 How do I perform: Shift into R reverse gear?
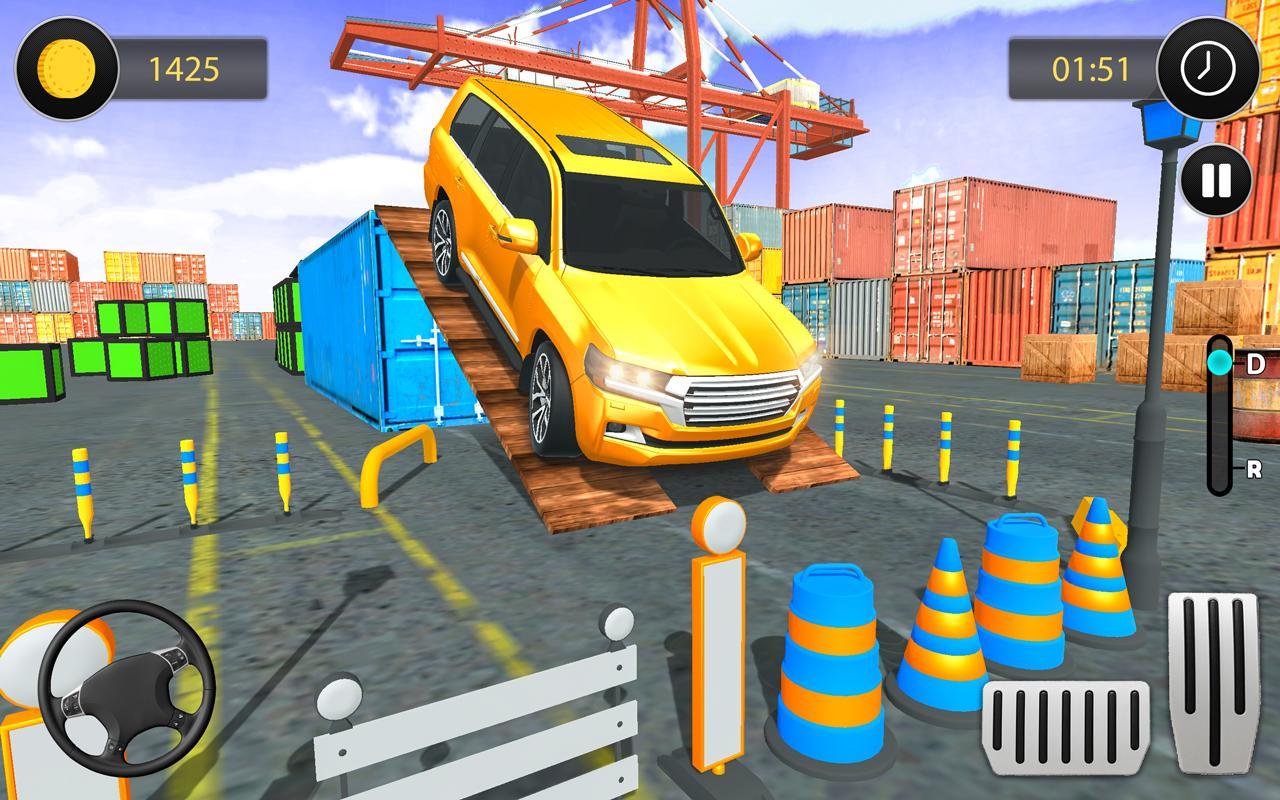click(1252, 465)
